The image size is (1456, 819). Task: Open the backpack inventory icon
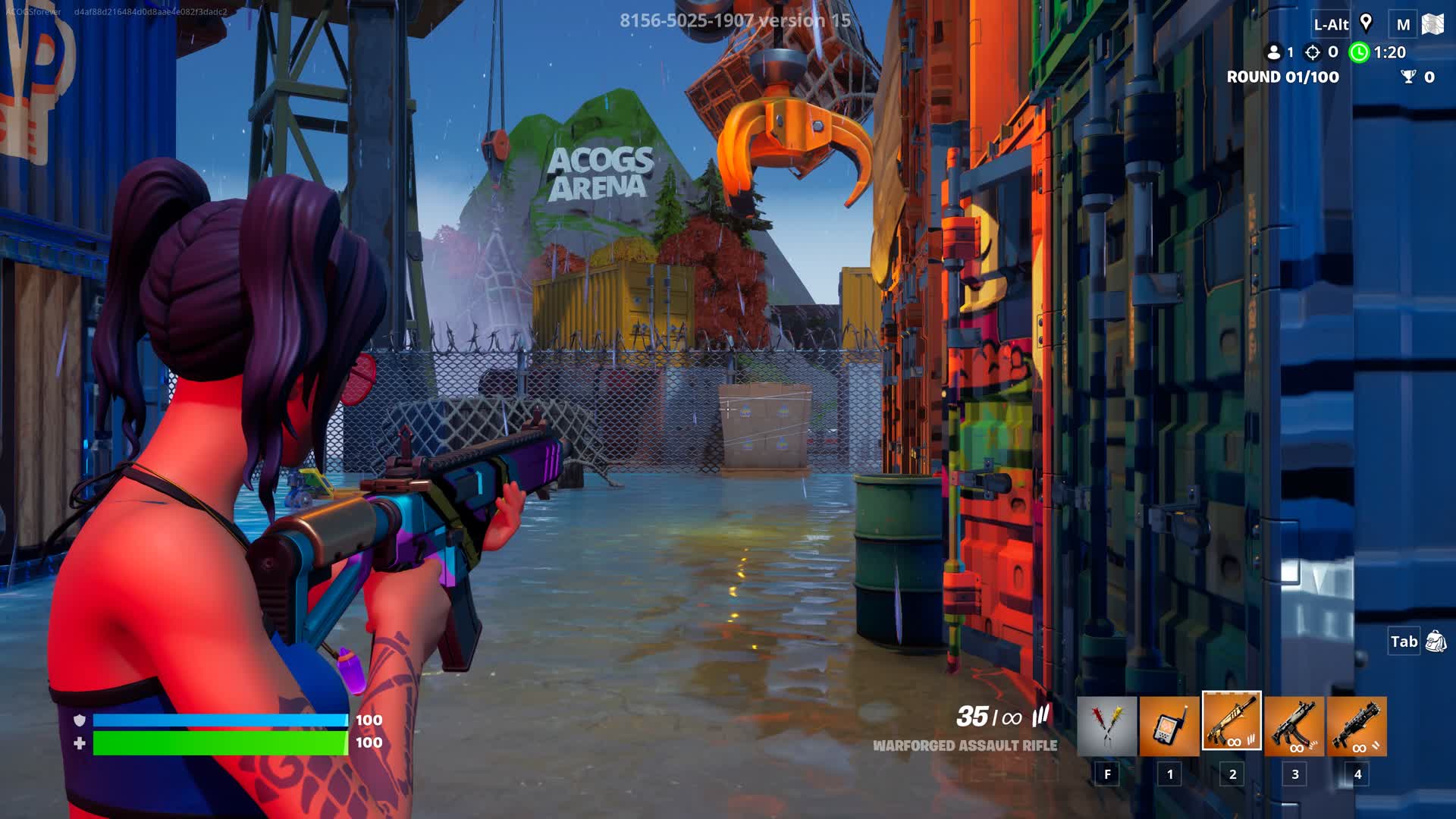pos(1436,642)
